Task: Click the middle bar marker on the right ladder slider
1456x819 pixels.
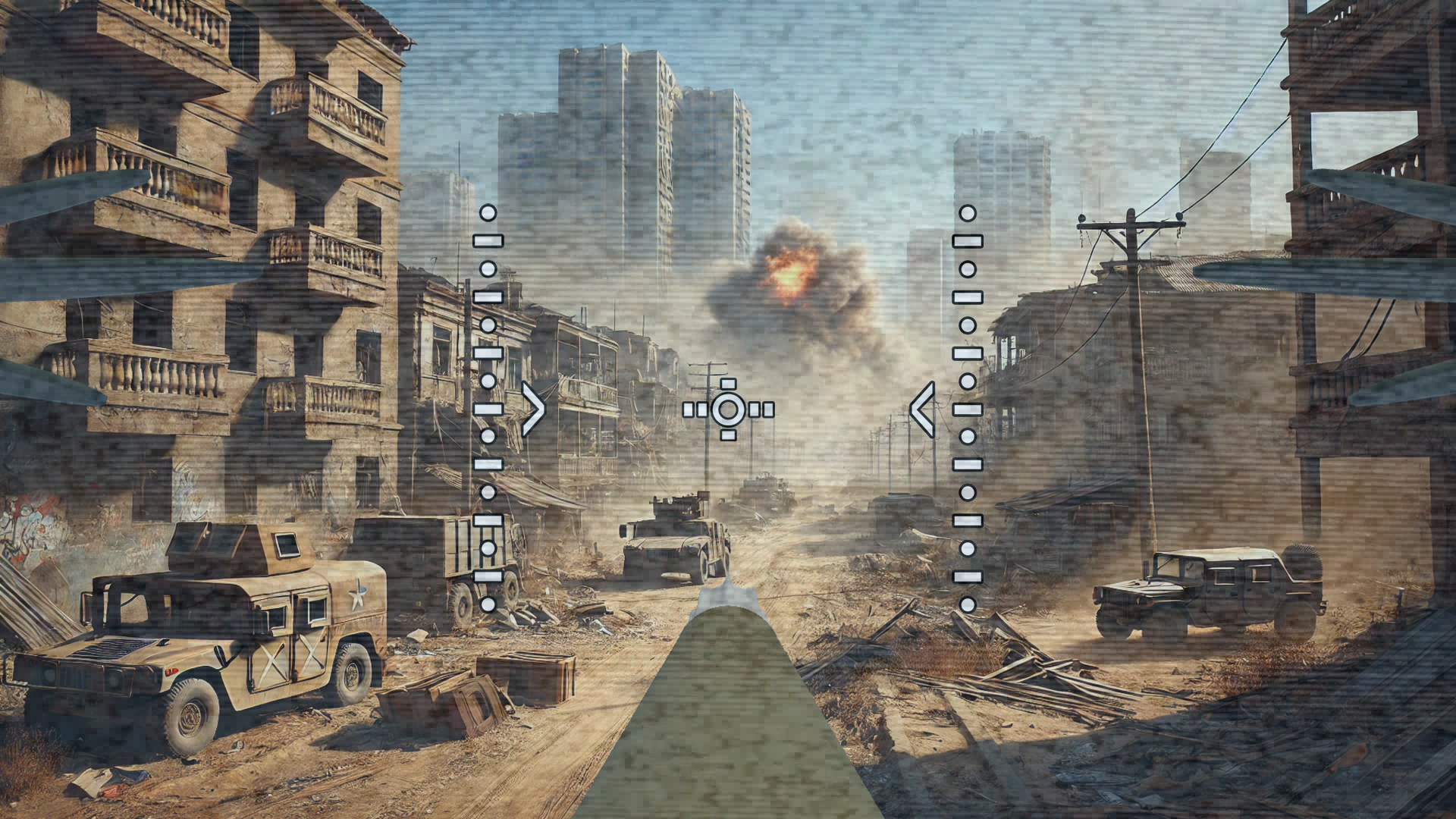Action: point(968,408)
